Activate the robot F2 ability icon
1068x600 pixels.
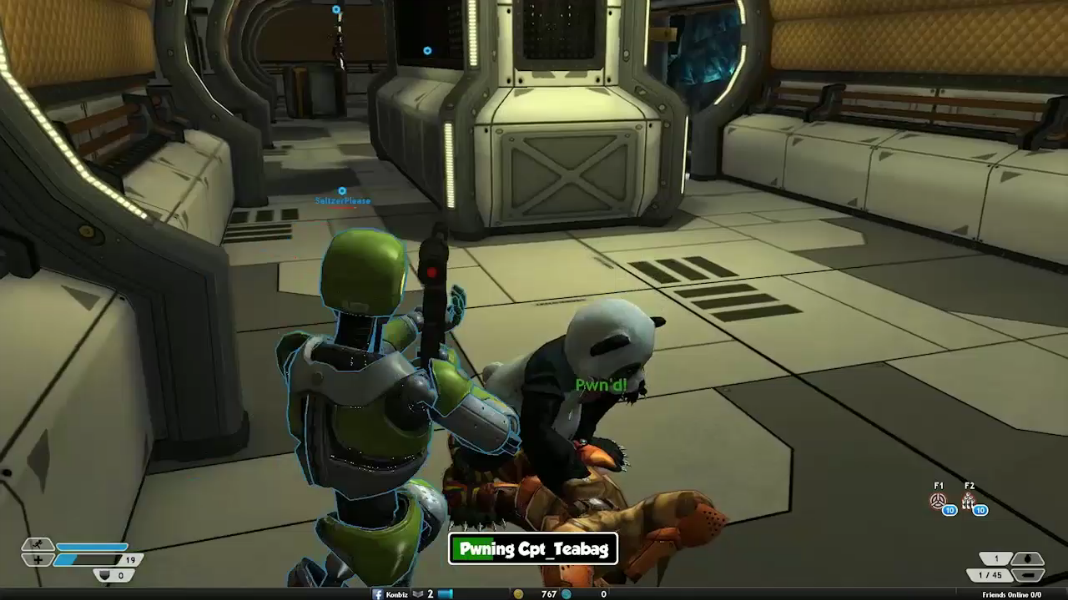pyautogui.click(x=969, y=501)
